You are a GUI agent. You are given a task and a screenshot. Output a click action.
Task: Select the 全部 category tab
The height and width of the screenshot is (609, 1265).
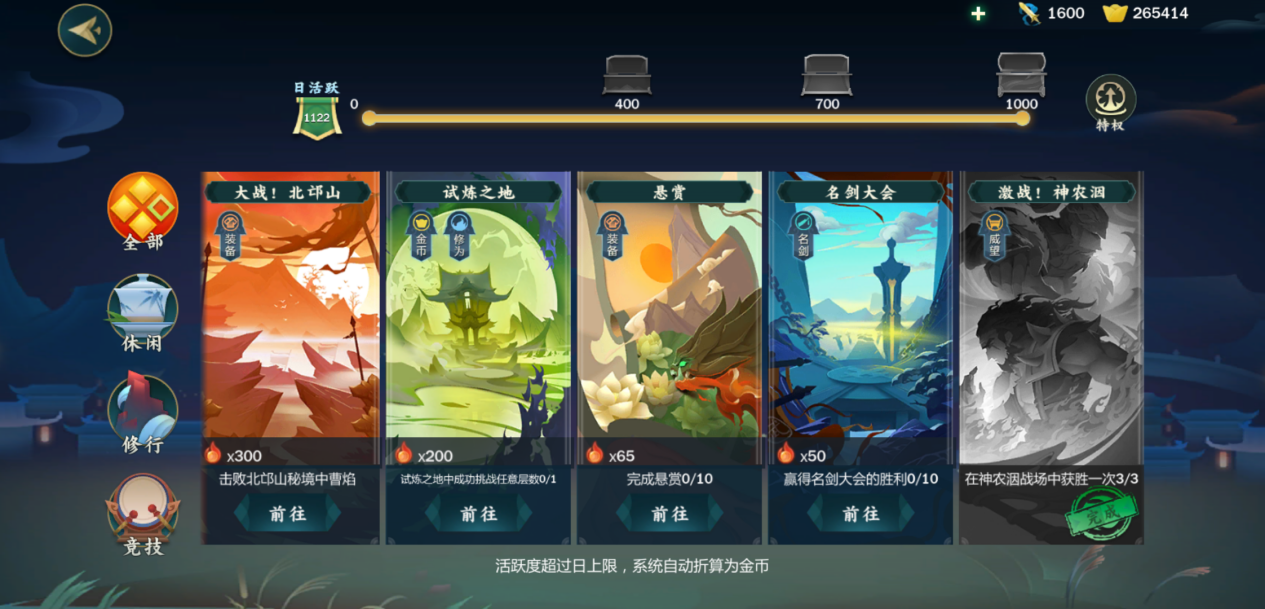tap(142, 211)
